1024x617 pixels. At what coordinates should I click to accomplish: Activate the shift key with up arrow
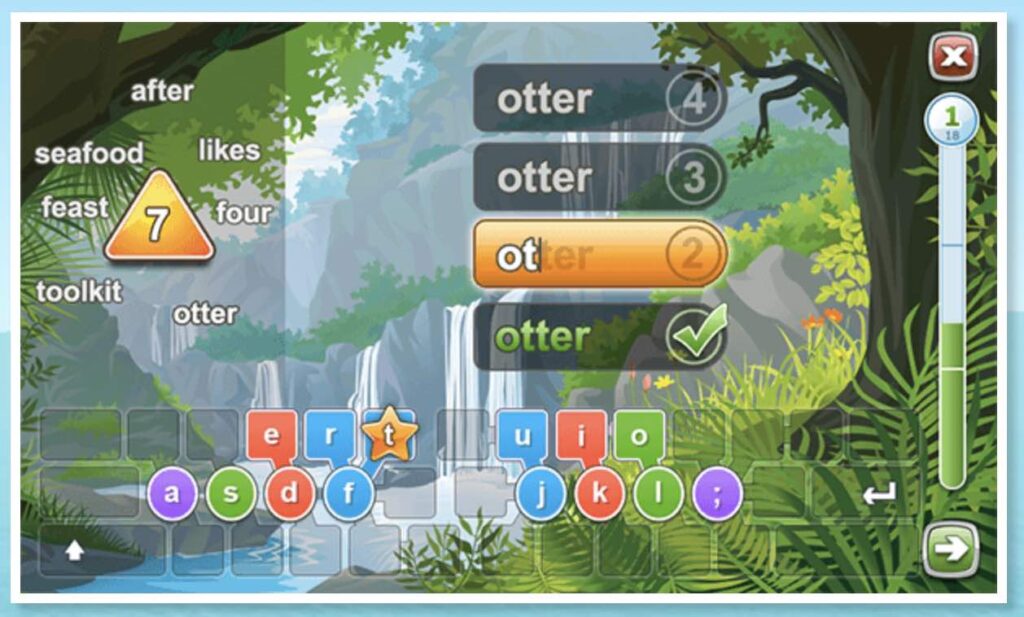75,550
